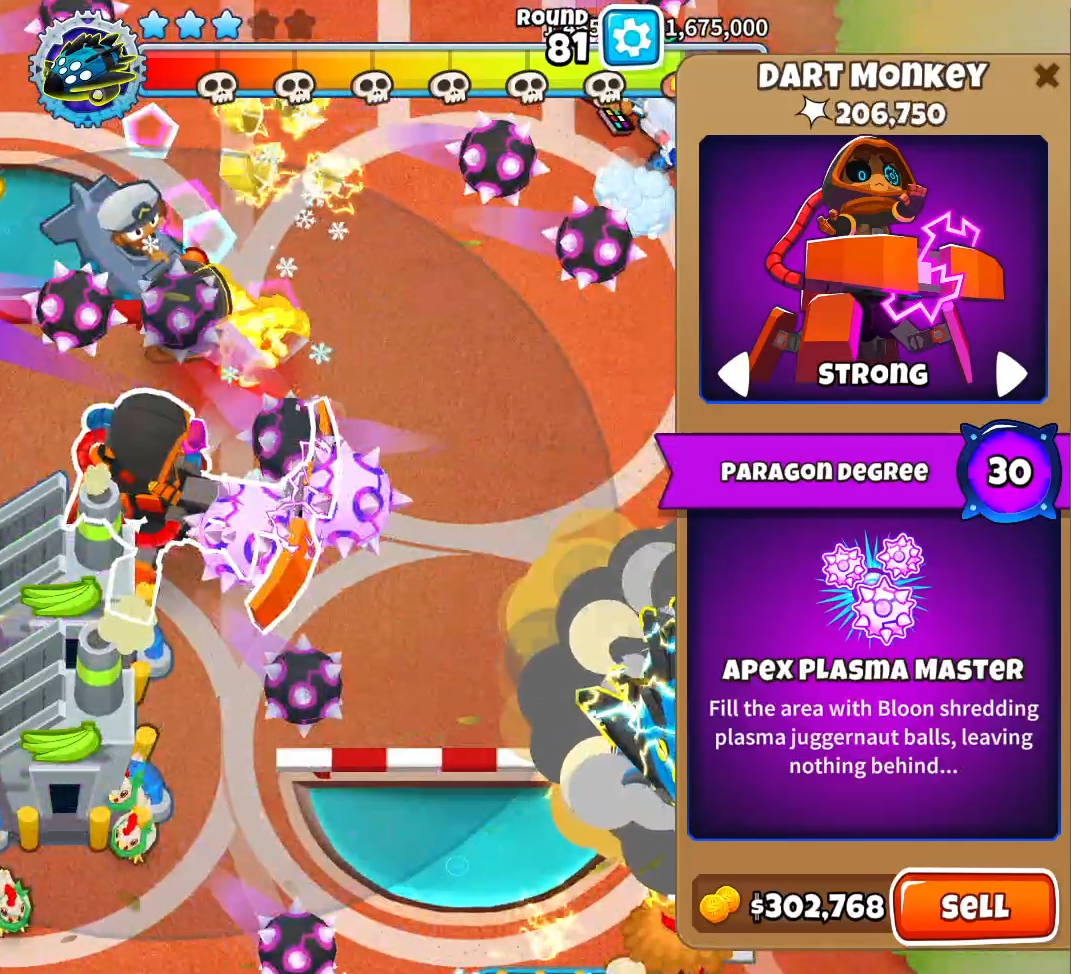
Task: Switch to the previous targeting priority
Action: (x=735, y=374)
